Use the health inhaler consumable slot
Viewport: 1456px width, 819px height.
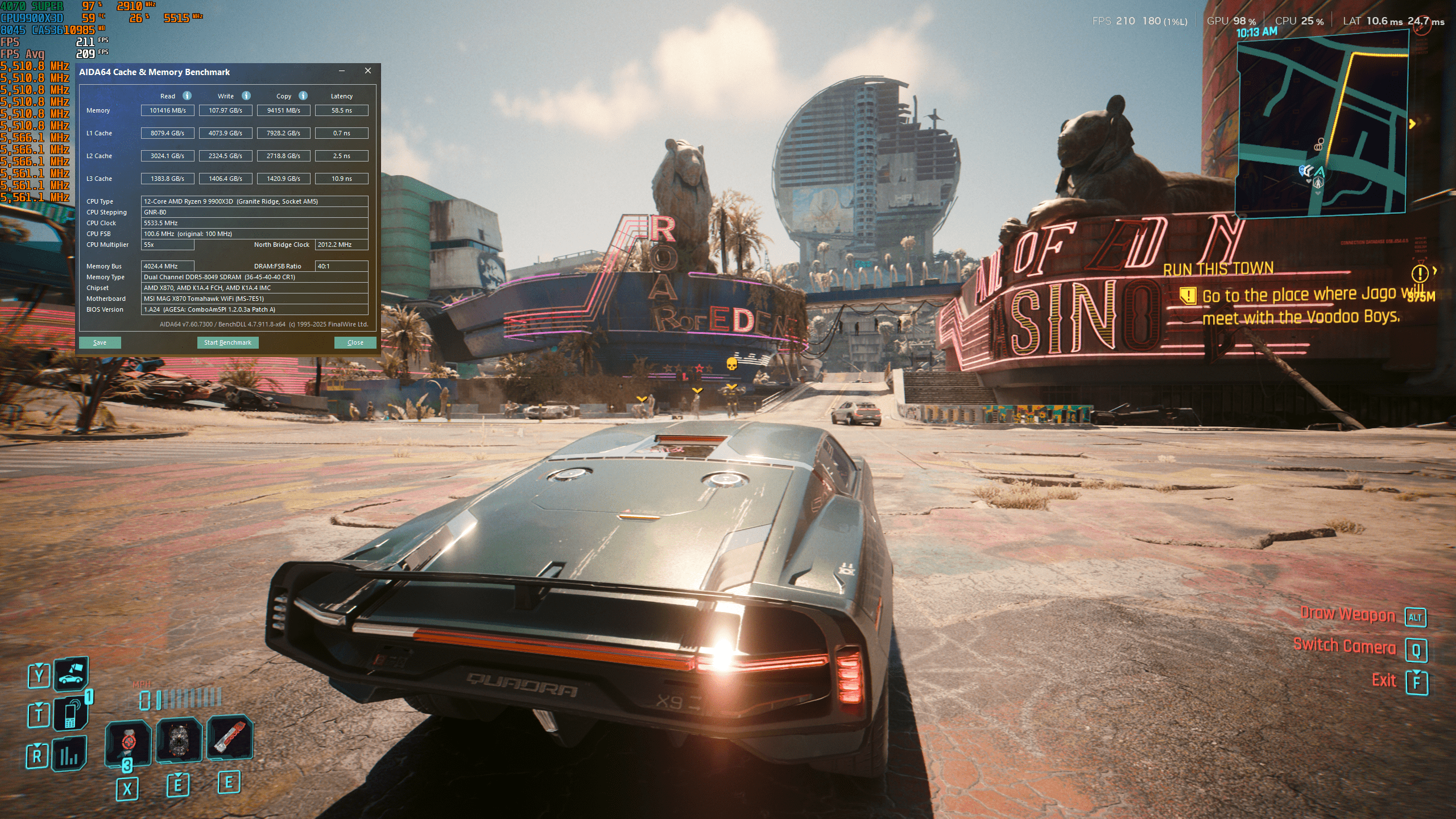[x=128, y=742]
